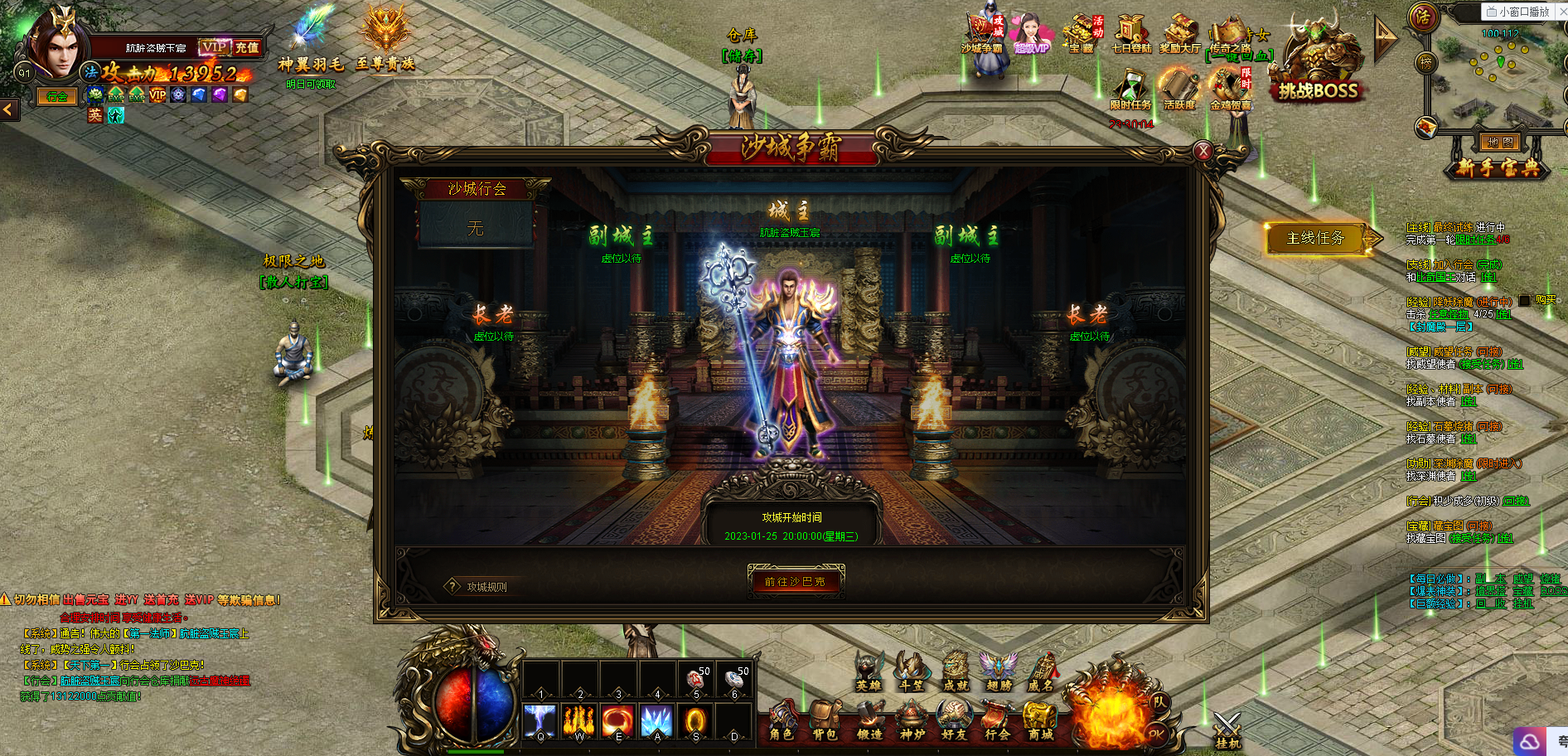1568x756 pixels.
Task: Toggle 挂机 auto-battle
Action: 1227,729
